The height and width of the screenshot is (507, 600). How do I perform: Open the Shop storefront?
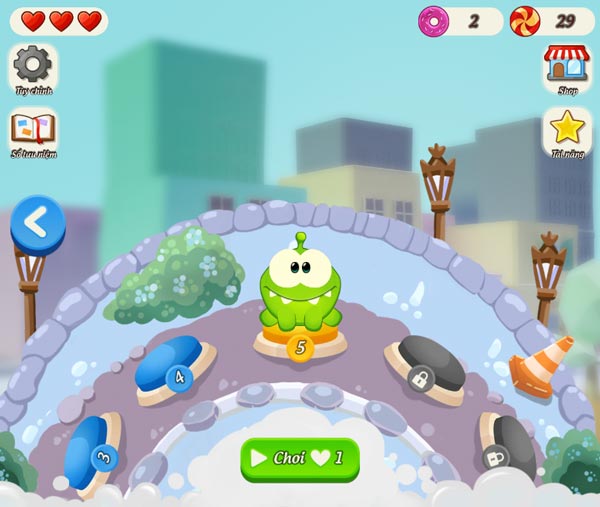(x=567, y=66)
